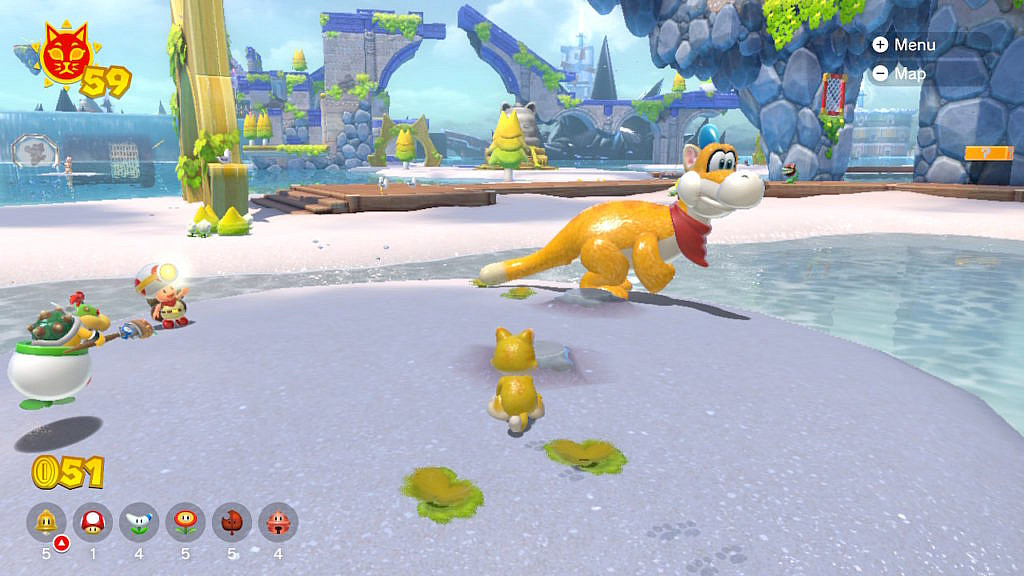Pick the Fire Flower reserve item

[x=185, y=521]
